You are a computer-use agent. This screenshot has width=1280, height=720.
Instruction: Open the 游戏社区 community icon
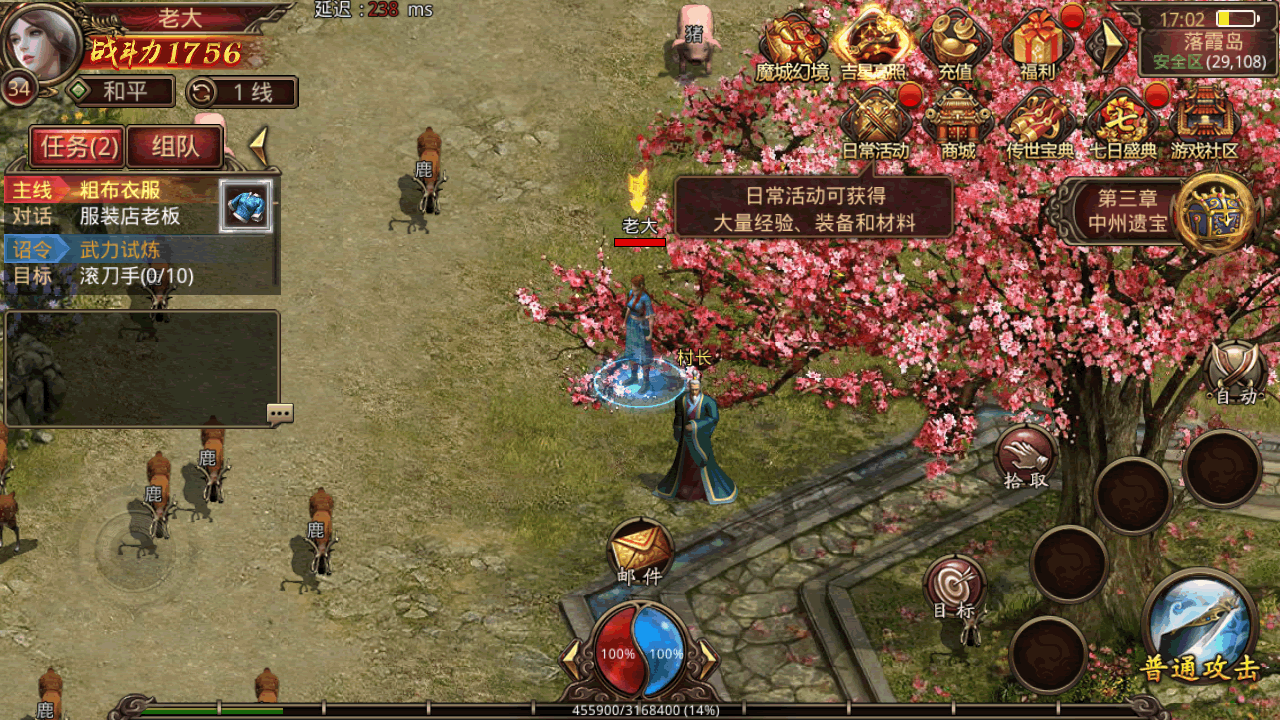click(x=1204, y=124)
